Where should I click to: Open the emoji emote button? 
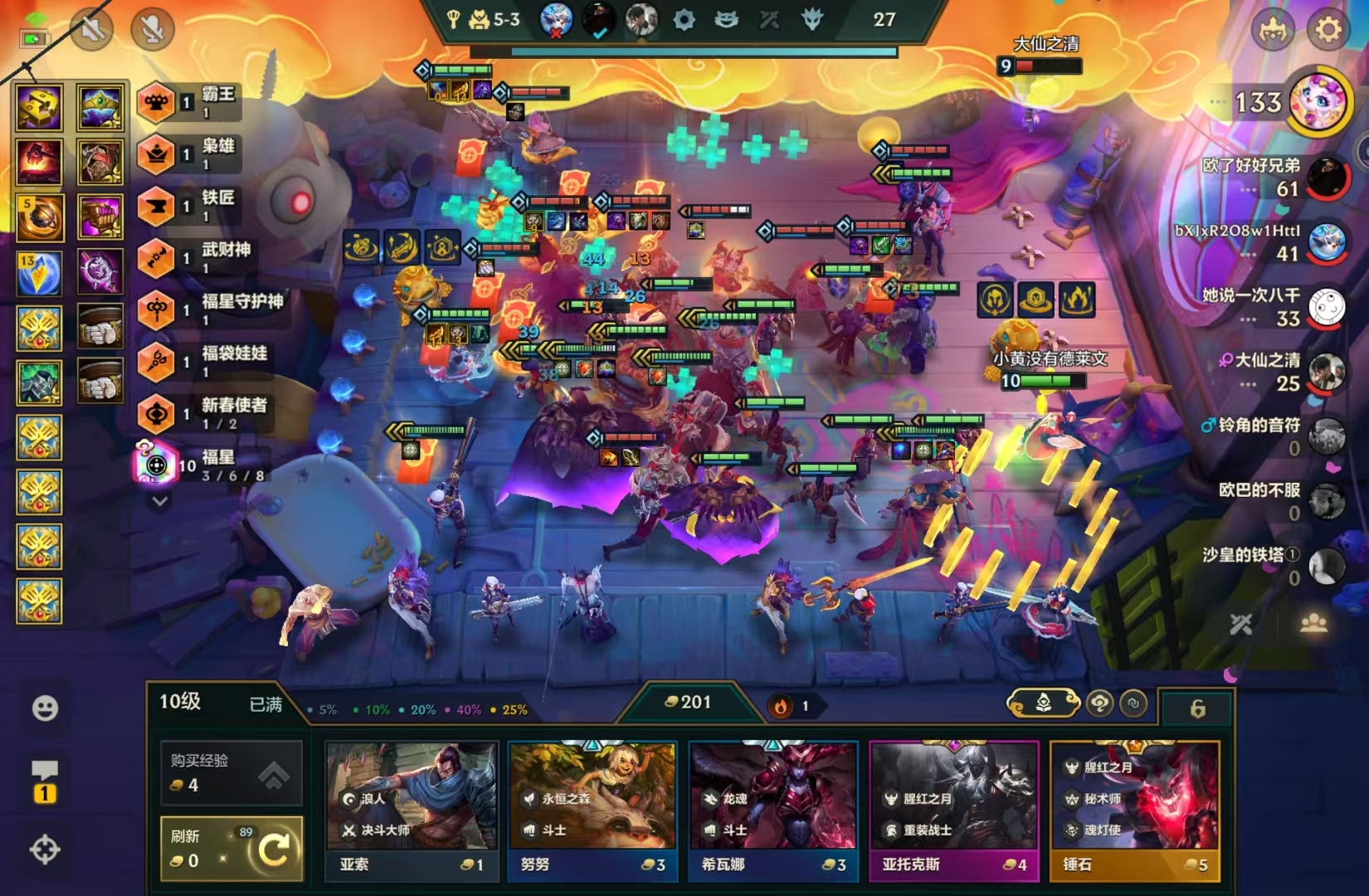click(45, 708)
